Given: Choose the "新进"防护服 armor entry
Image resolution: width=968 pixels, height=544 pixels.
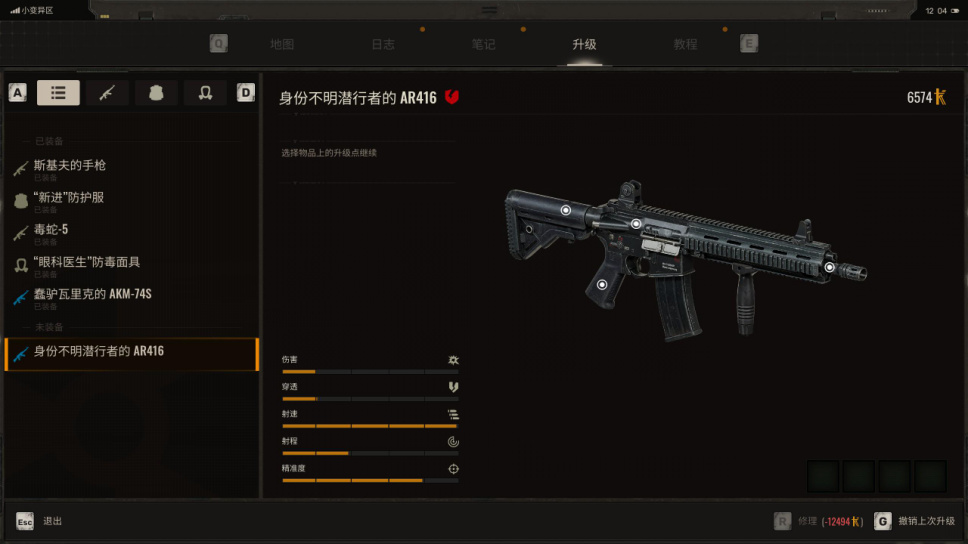Looking at the screenshot, I should (x=69, y=198).
